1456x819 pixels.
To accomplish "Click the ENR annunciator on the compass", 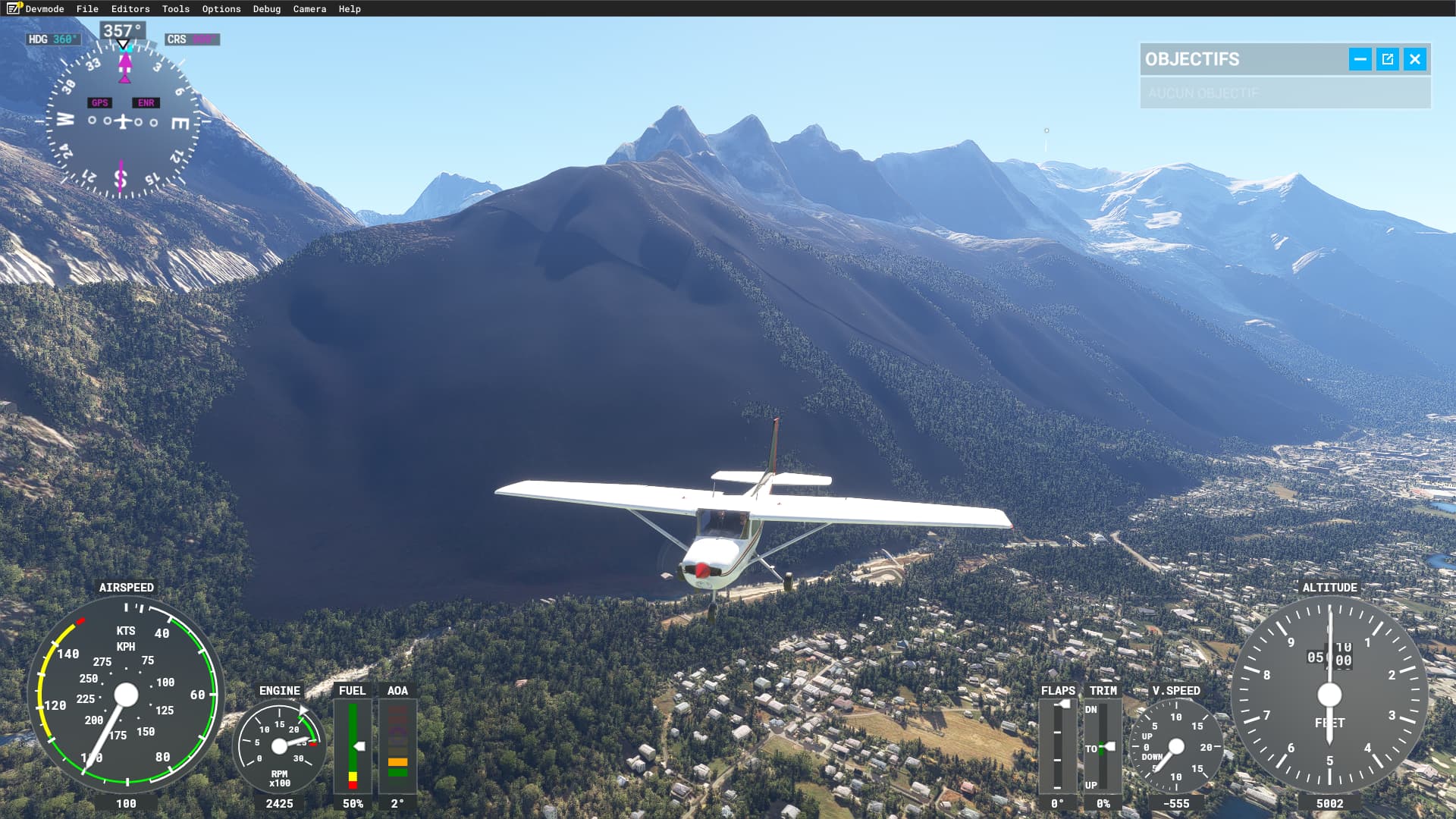I will point(146,102).
